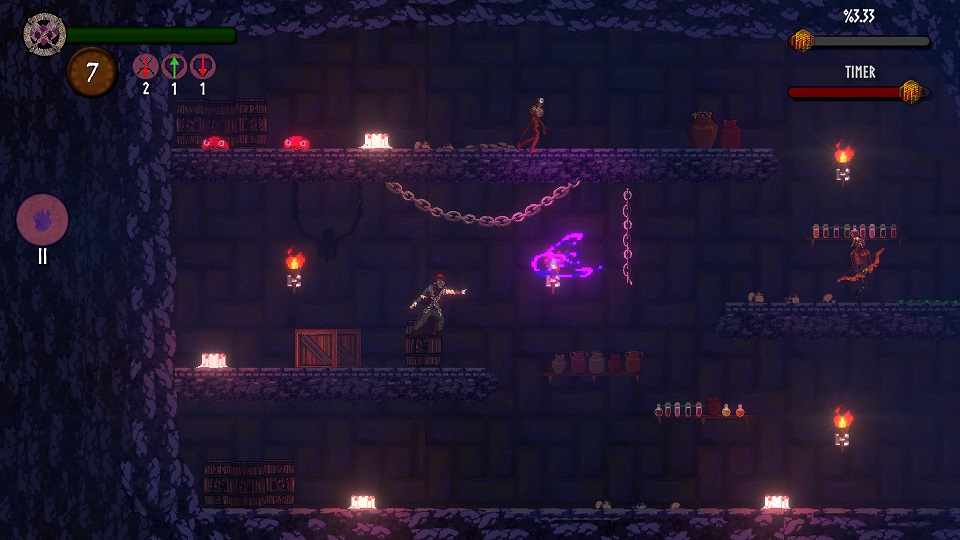Select the green up arrow icon
This screenshot has width=960, height=540.
pyautogui.click(x=174, y=67)
